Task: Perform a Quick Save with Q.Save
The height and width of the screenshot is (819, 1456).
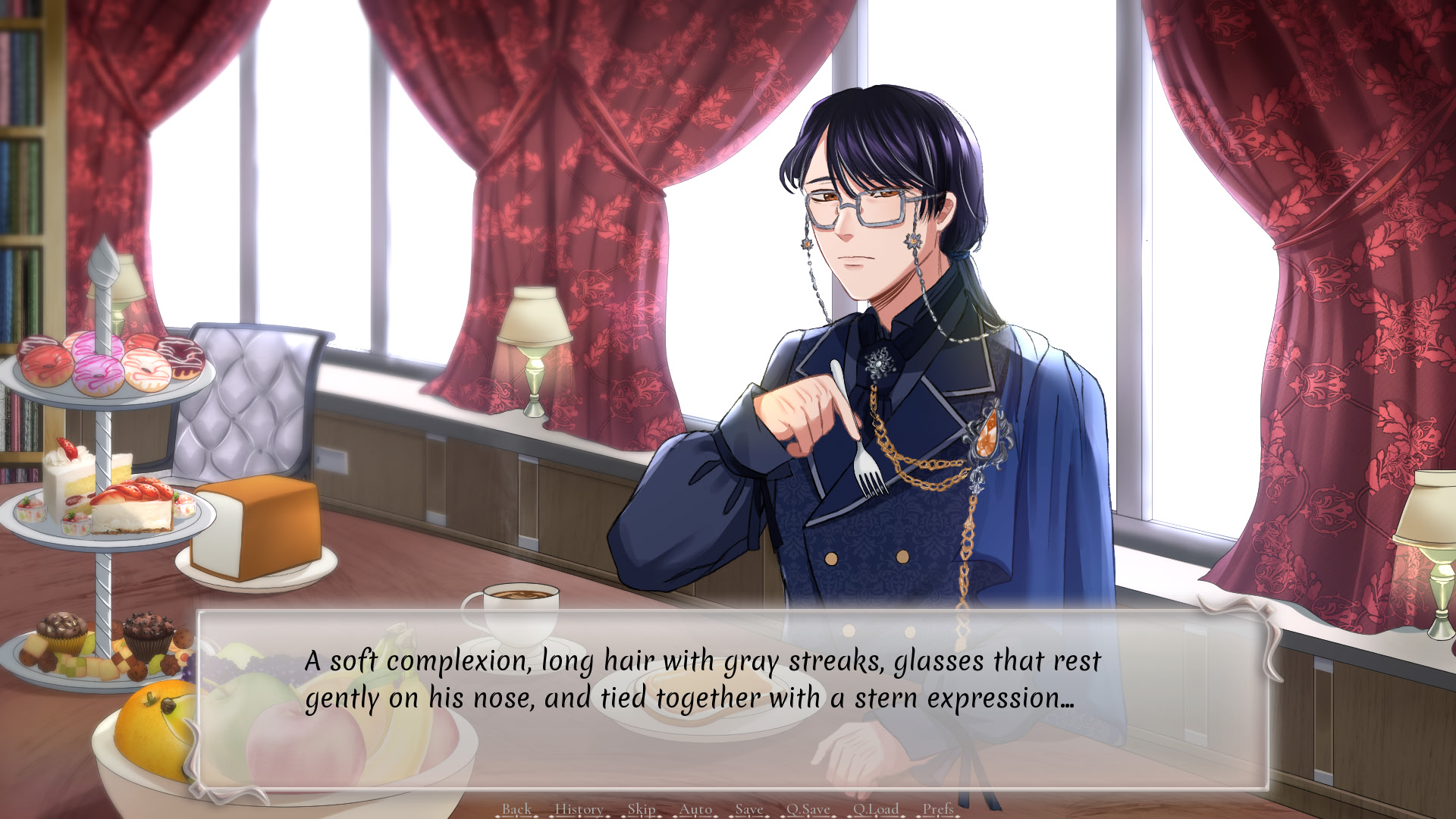Action: [x=810, y=809]
